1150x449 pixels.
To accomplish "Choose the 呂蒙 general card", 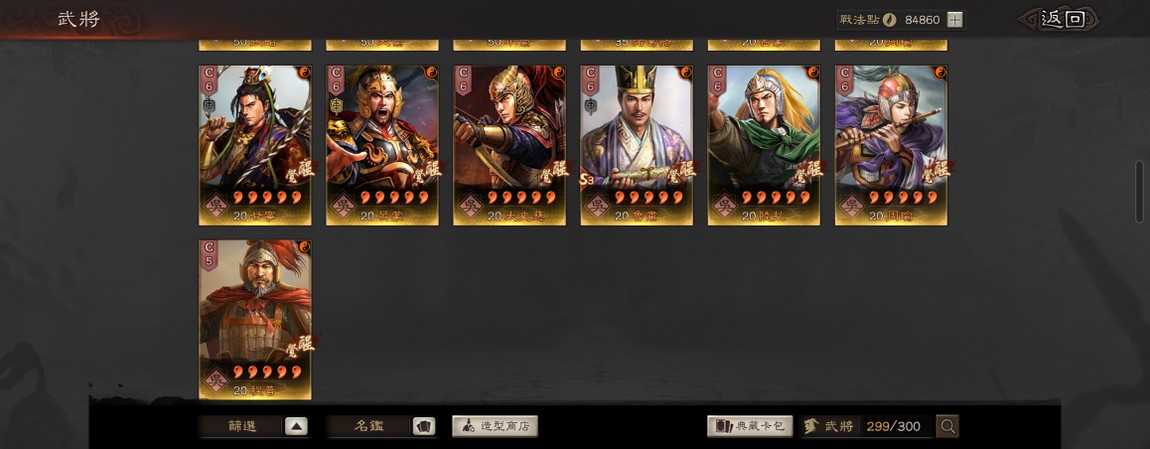I will tap(382, 145).
